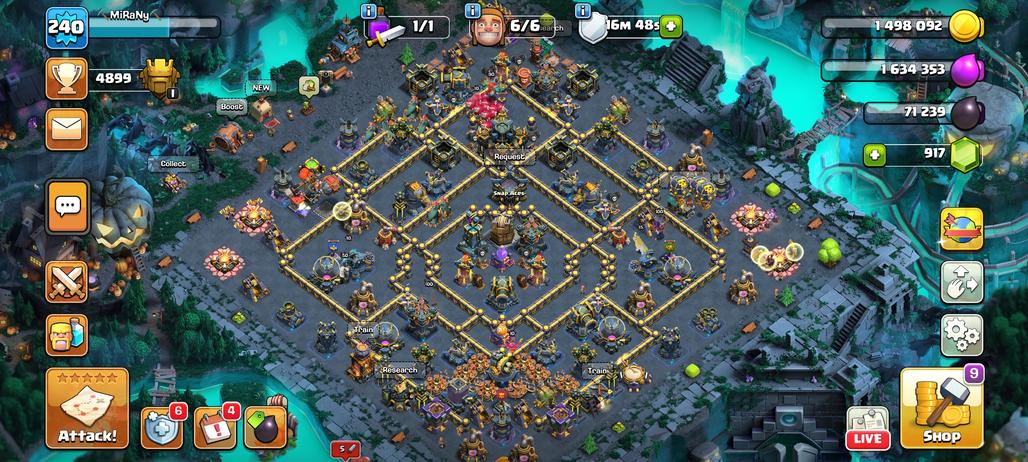Open the settings gear menu
Image resolution: width=1028 pixels, height=462 pixels.
tap(961, 335)
